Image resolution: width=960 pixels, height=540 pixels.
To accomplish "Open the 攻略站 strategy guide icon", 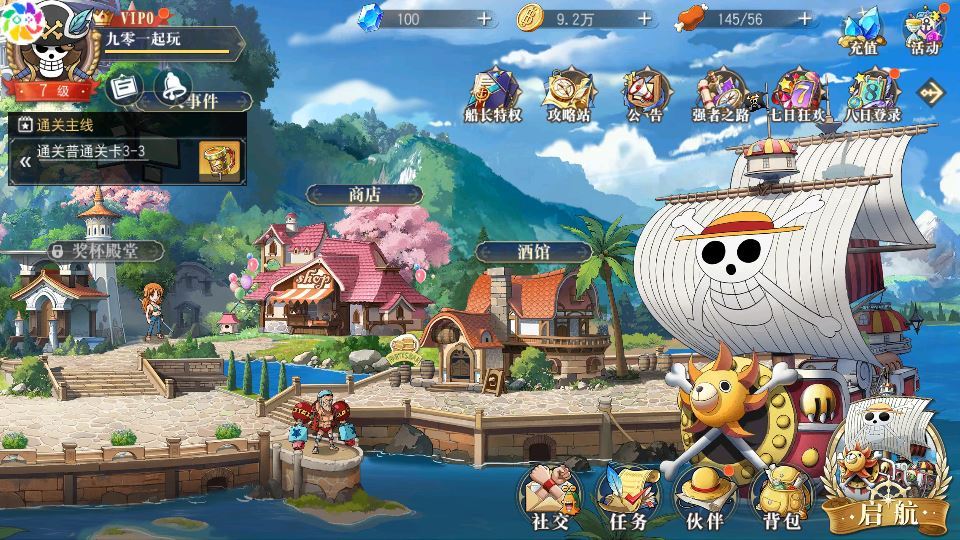I will point(568,93).
